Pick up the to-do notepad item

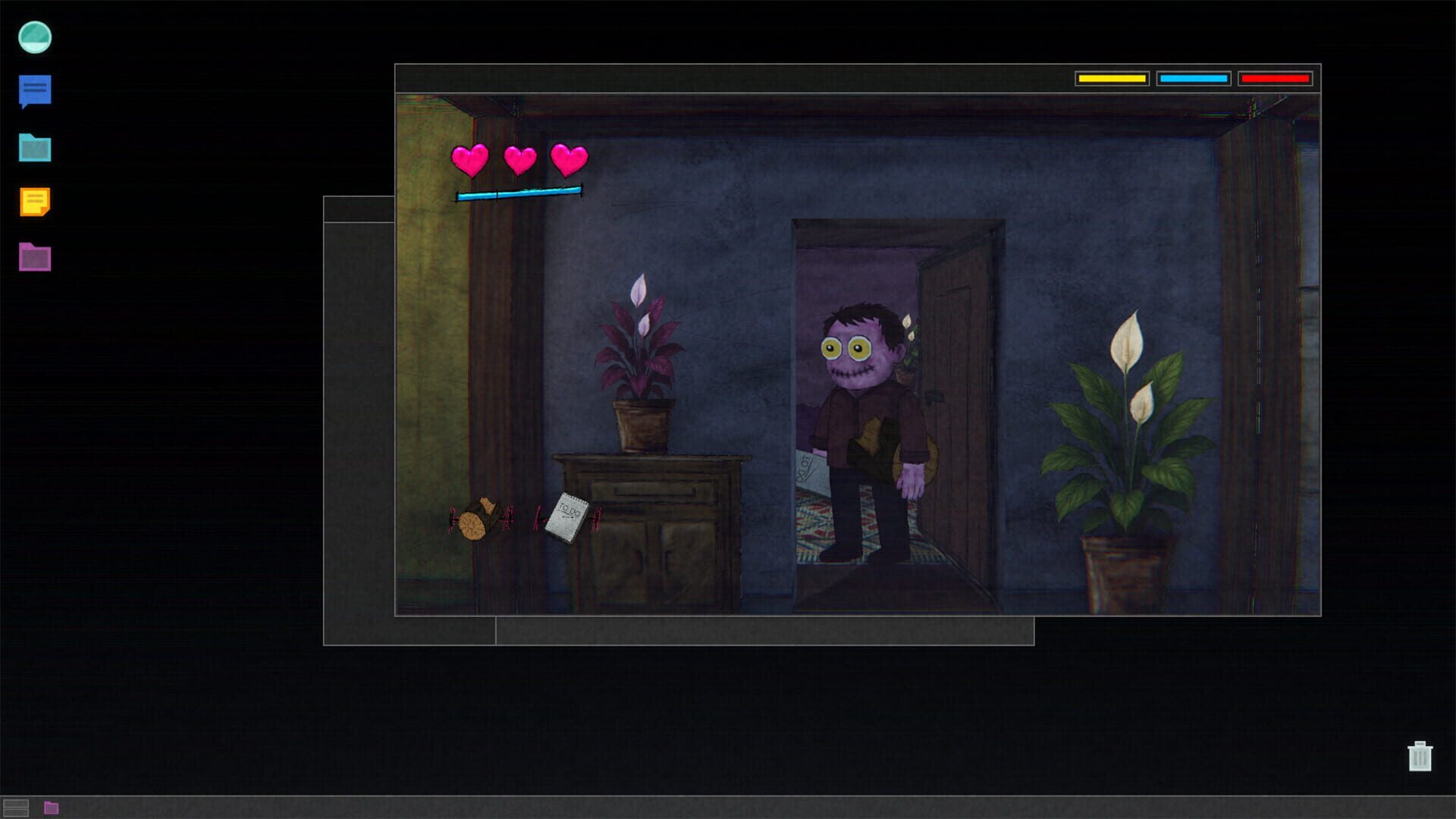click(567, 513)
